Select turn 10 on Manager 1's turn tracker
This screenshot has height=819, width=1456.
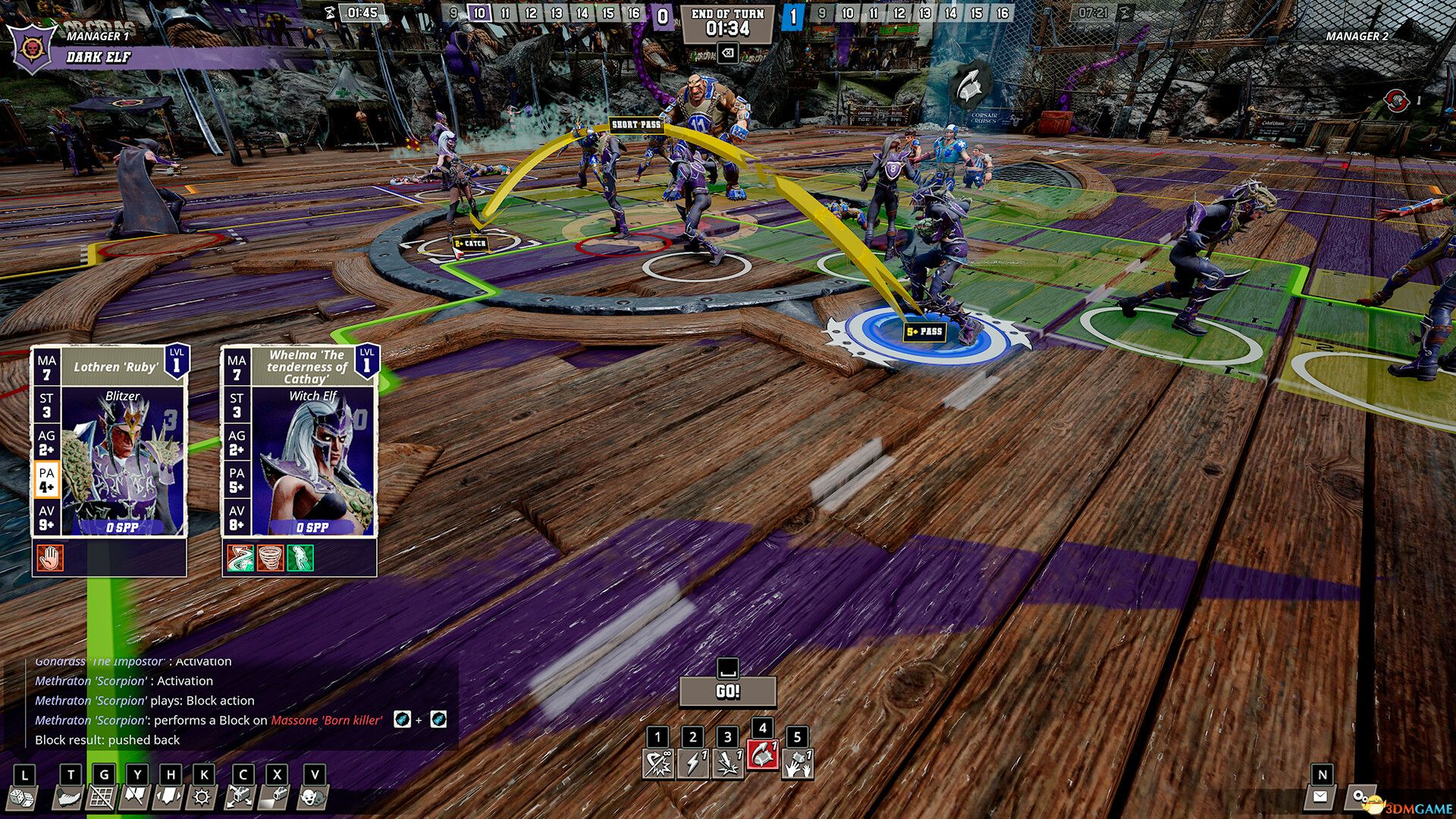479,13
